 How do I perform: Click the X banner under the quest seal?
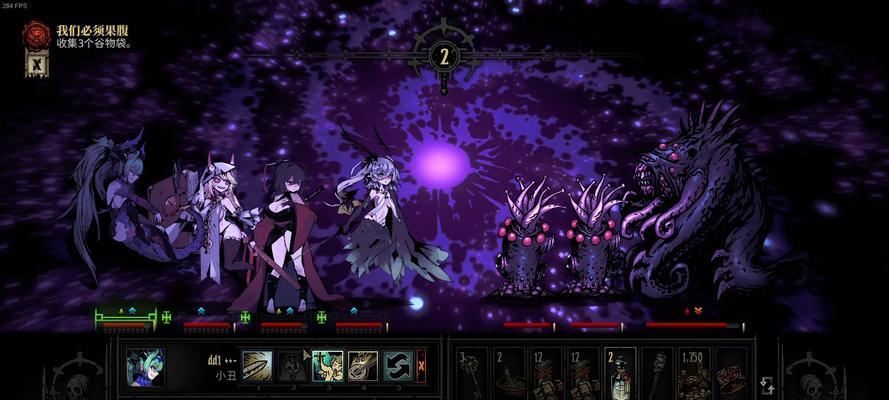pos(36,64)
